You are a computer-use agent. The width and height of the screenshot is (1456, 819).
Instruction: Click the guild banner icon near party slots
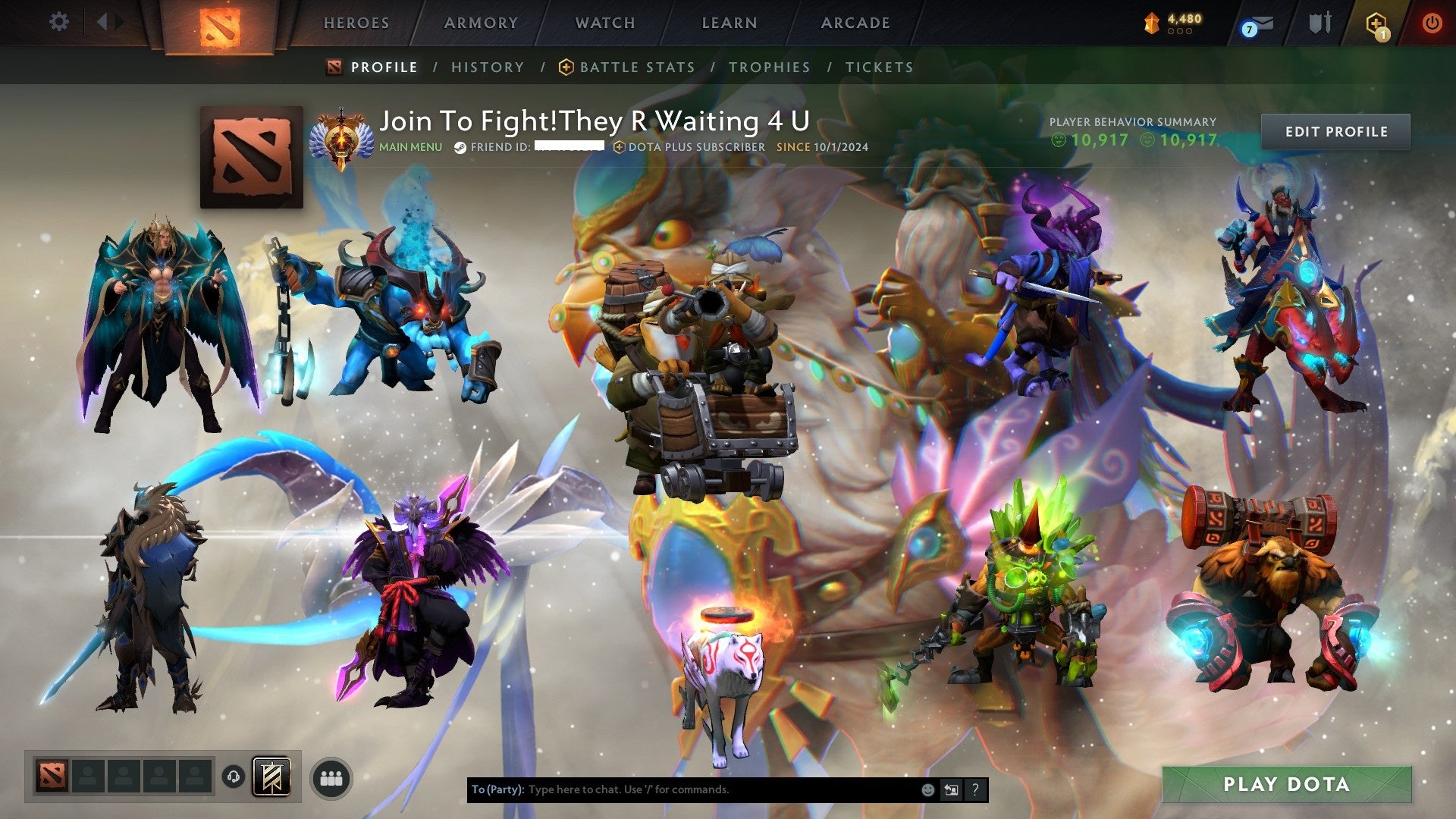(271, 777)
